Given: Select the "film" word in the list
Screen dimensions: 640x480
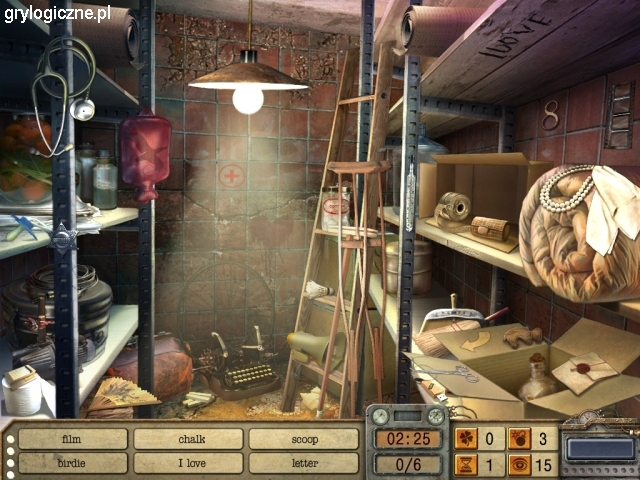Looking at the screenshot, I should point(72,439).
